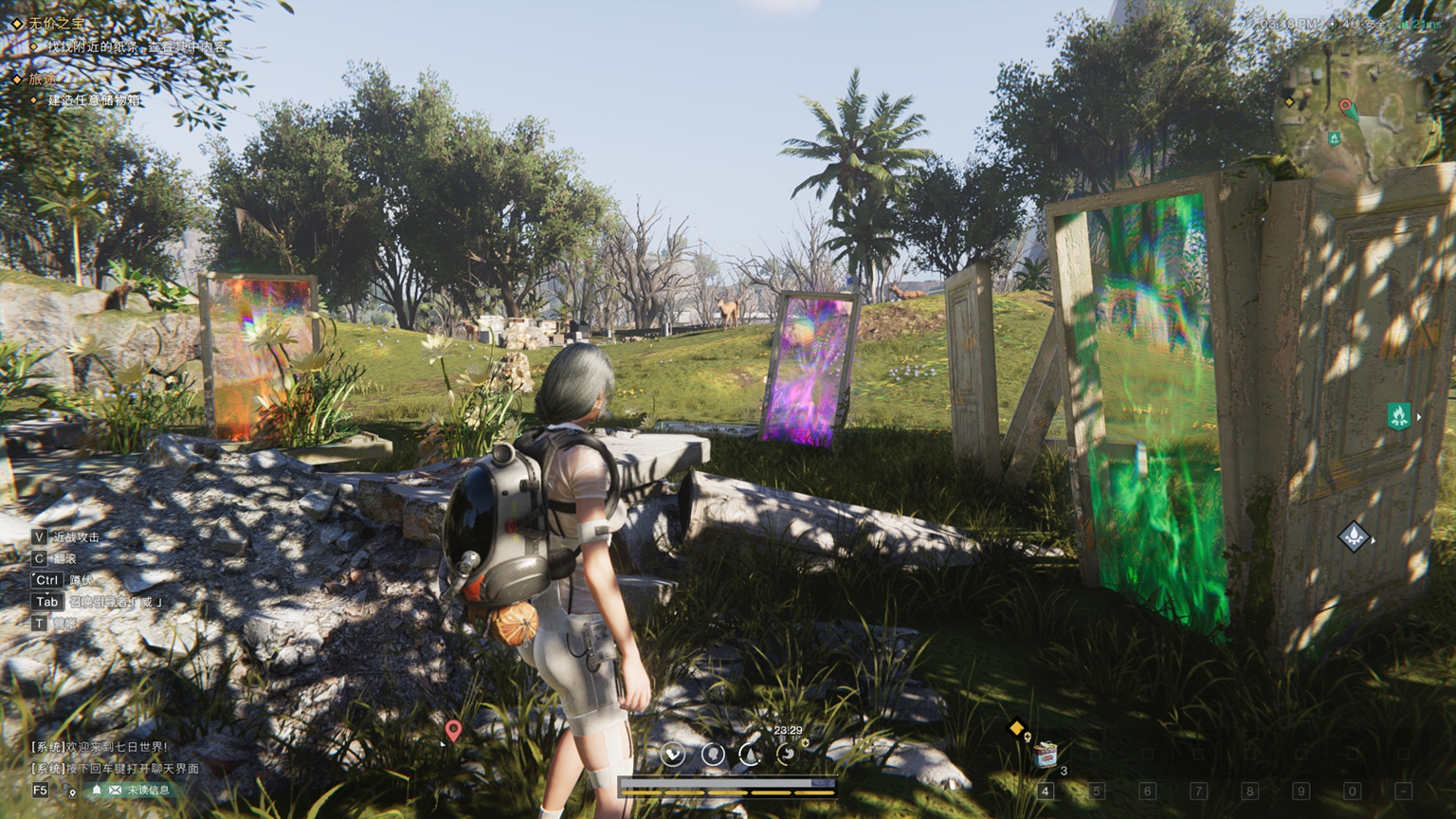Image resolution: width=1456 pixels, height=819 pixels.
Task: Open the 未读信息 unread messages notice
Action: [149, 790]
